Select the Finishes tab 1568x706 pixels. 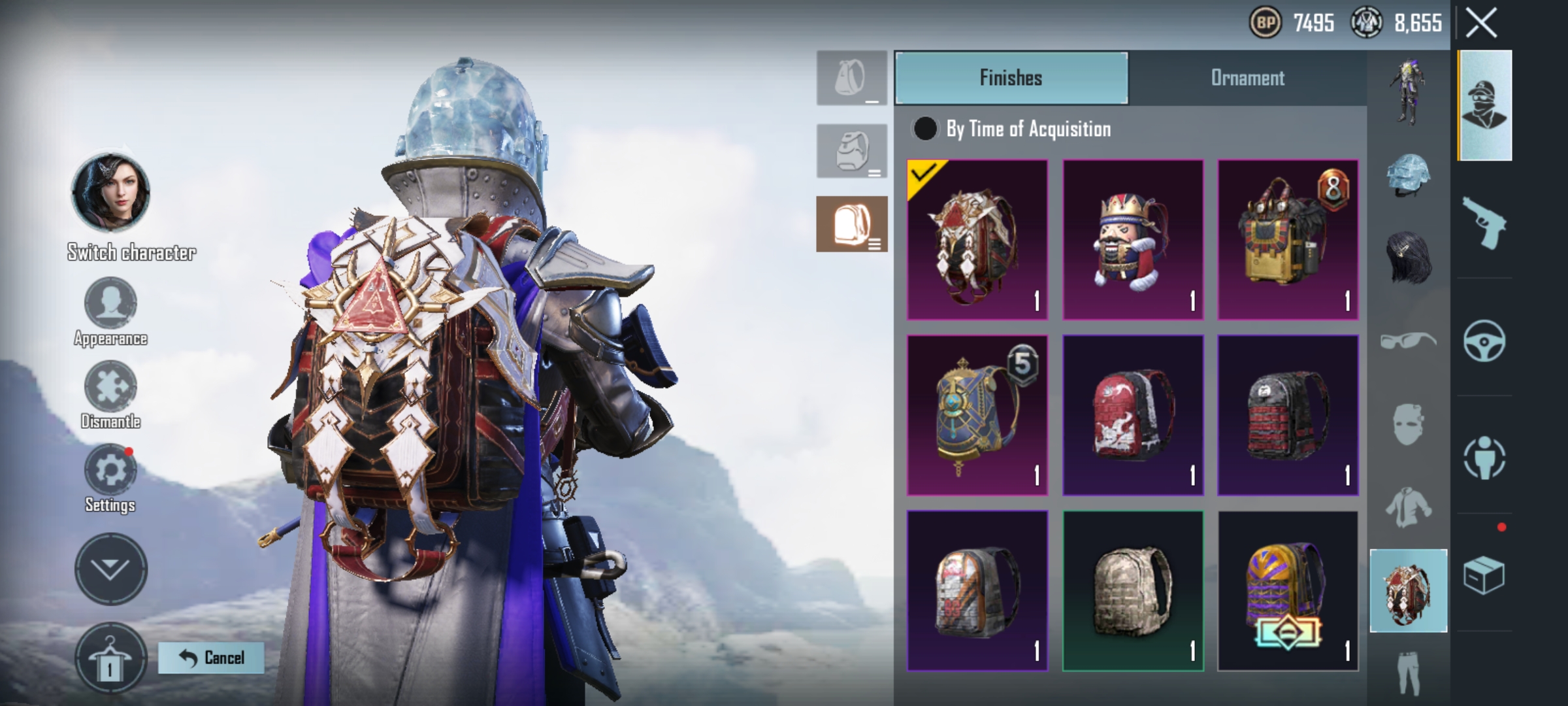[x=1011, y=78]
